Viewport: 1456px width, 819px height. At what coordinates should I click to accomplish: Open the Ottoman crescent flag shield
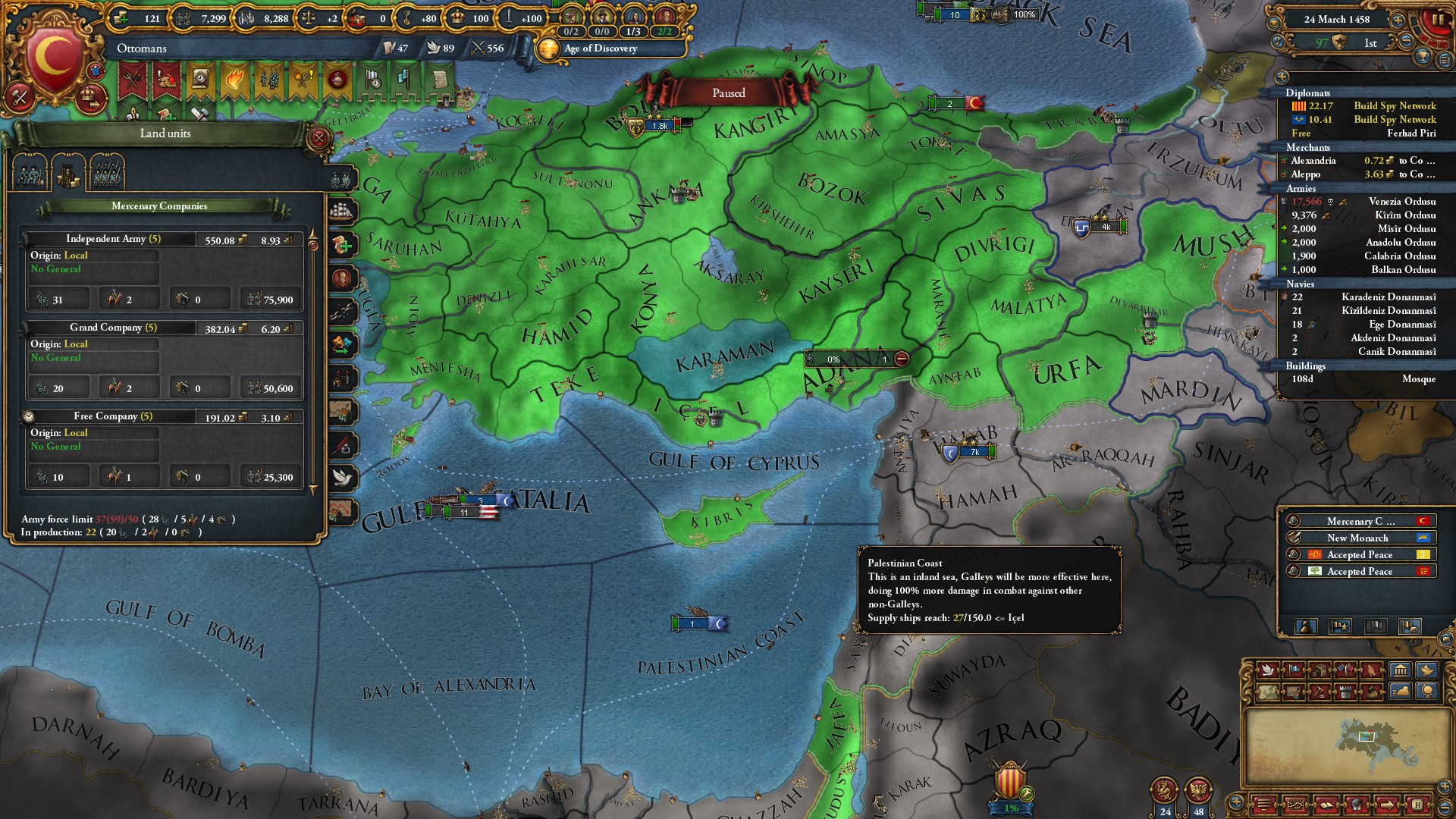point(51,55)
